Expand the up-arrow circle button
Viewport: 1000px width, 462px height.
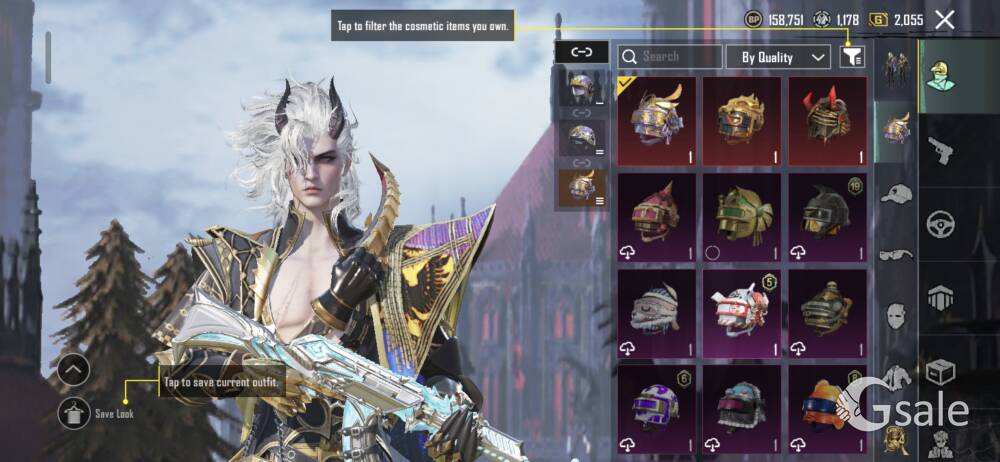74,370
